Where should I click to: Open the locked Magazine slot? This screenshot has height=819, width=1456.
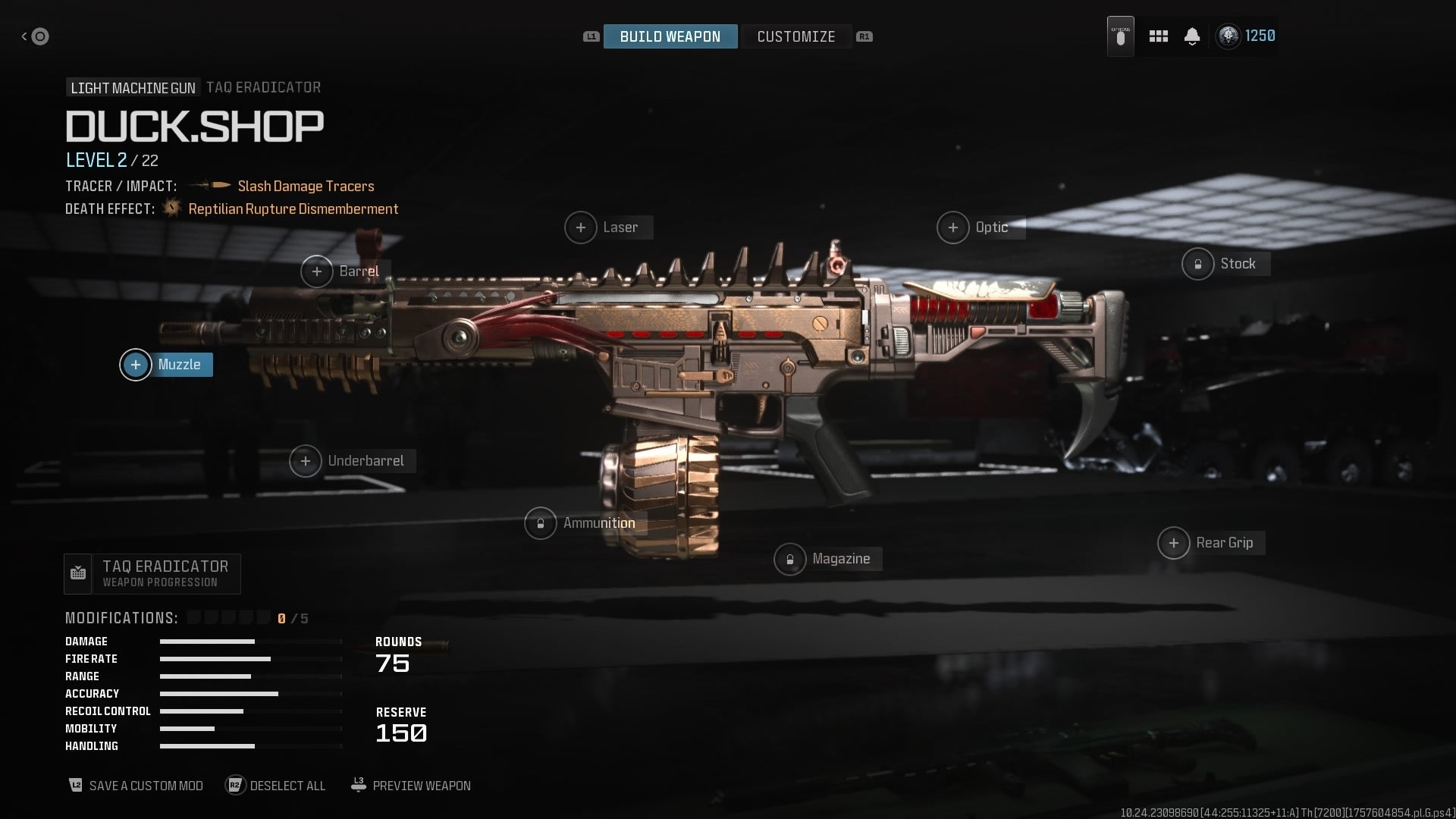coord(826,559)
